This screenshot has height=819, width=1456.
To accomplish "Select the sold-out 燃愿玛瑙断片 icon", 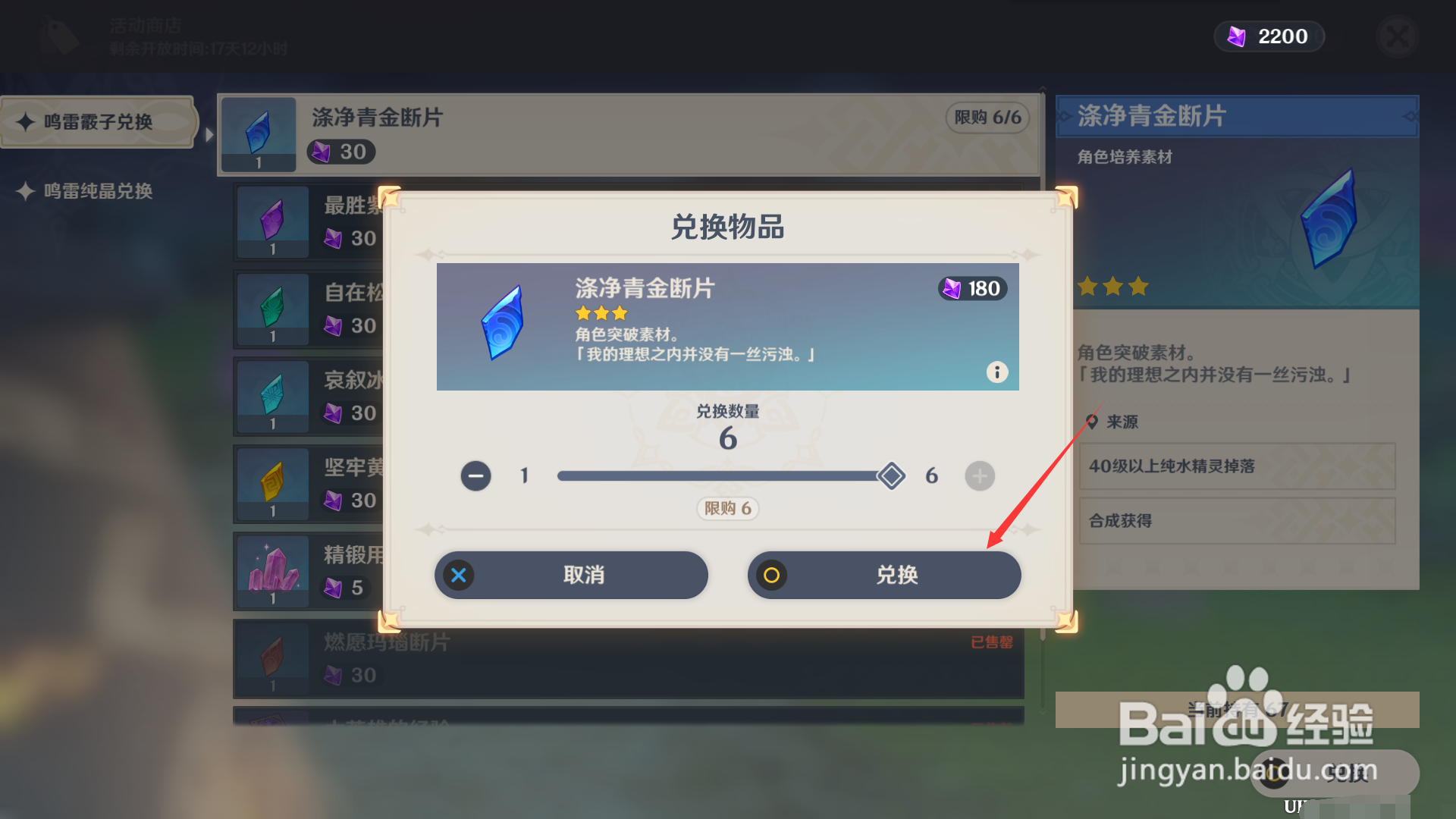I will [271, 657].
